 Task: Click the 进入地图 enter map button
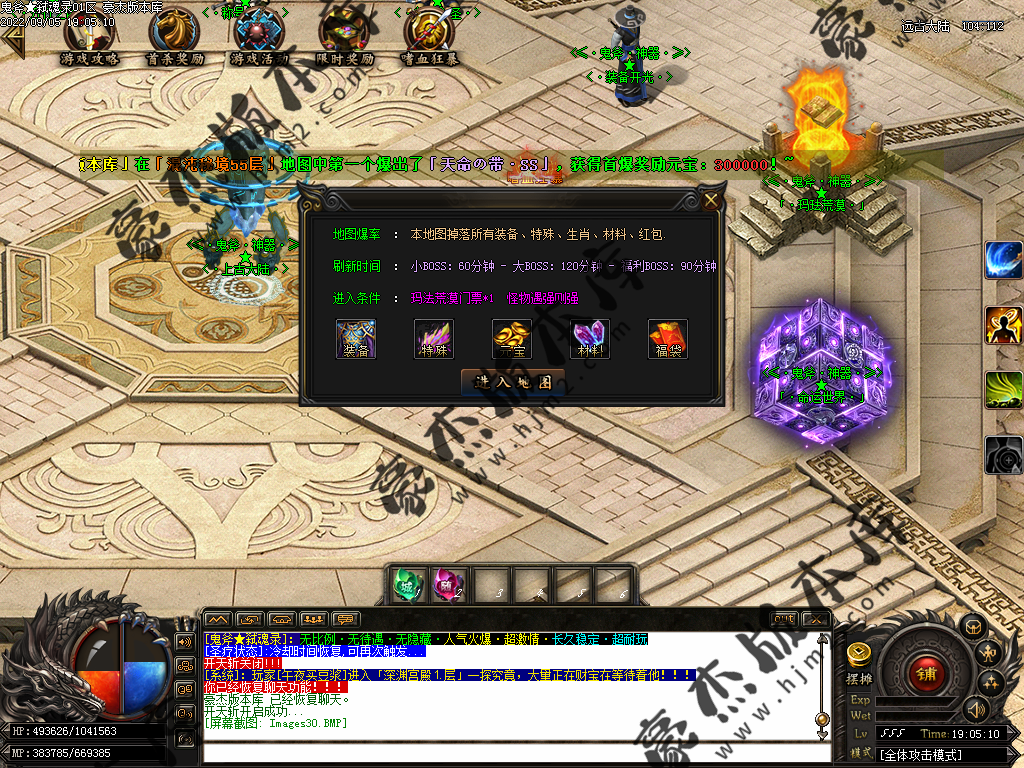(512, 382)
